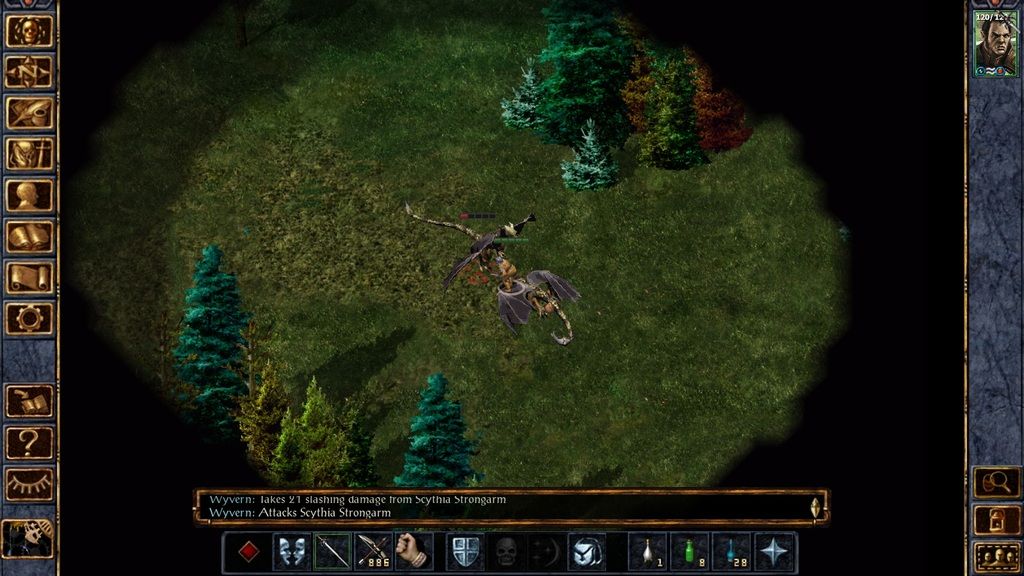Open the area map screen

click(29, 72)
